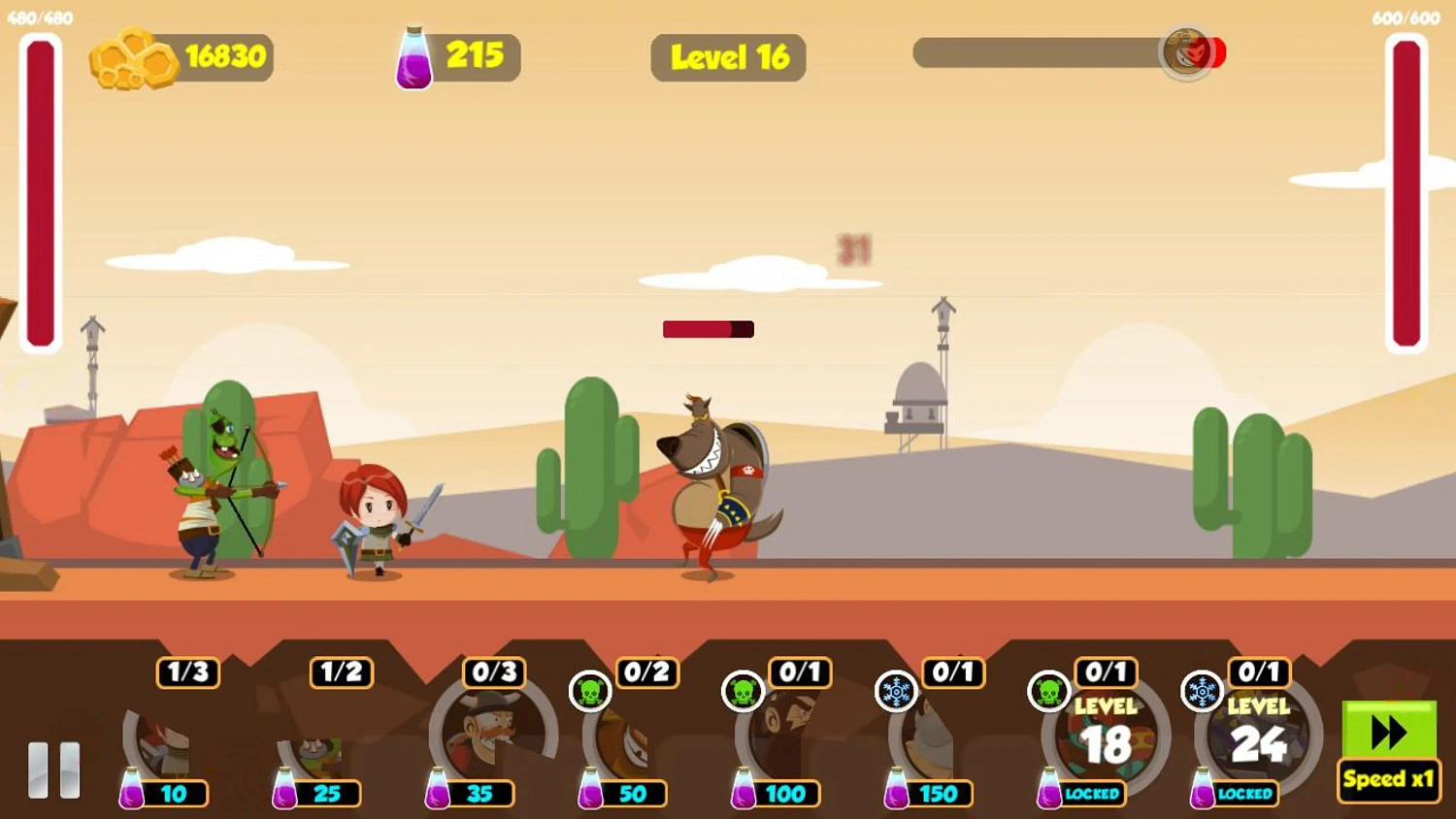Open the Level 16 banner
1456x819 pixels.
[x=728, y=58]
